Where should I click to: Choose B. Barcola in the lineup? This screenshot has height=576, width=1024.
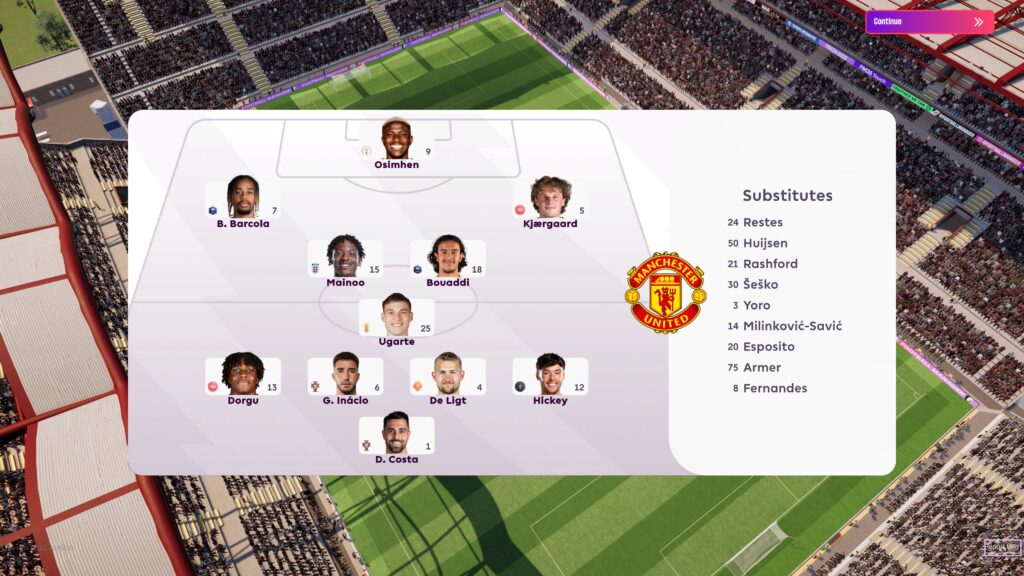click(243, 199)
